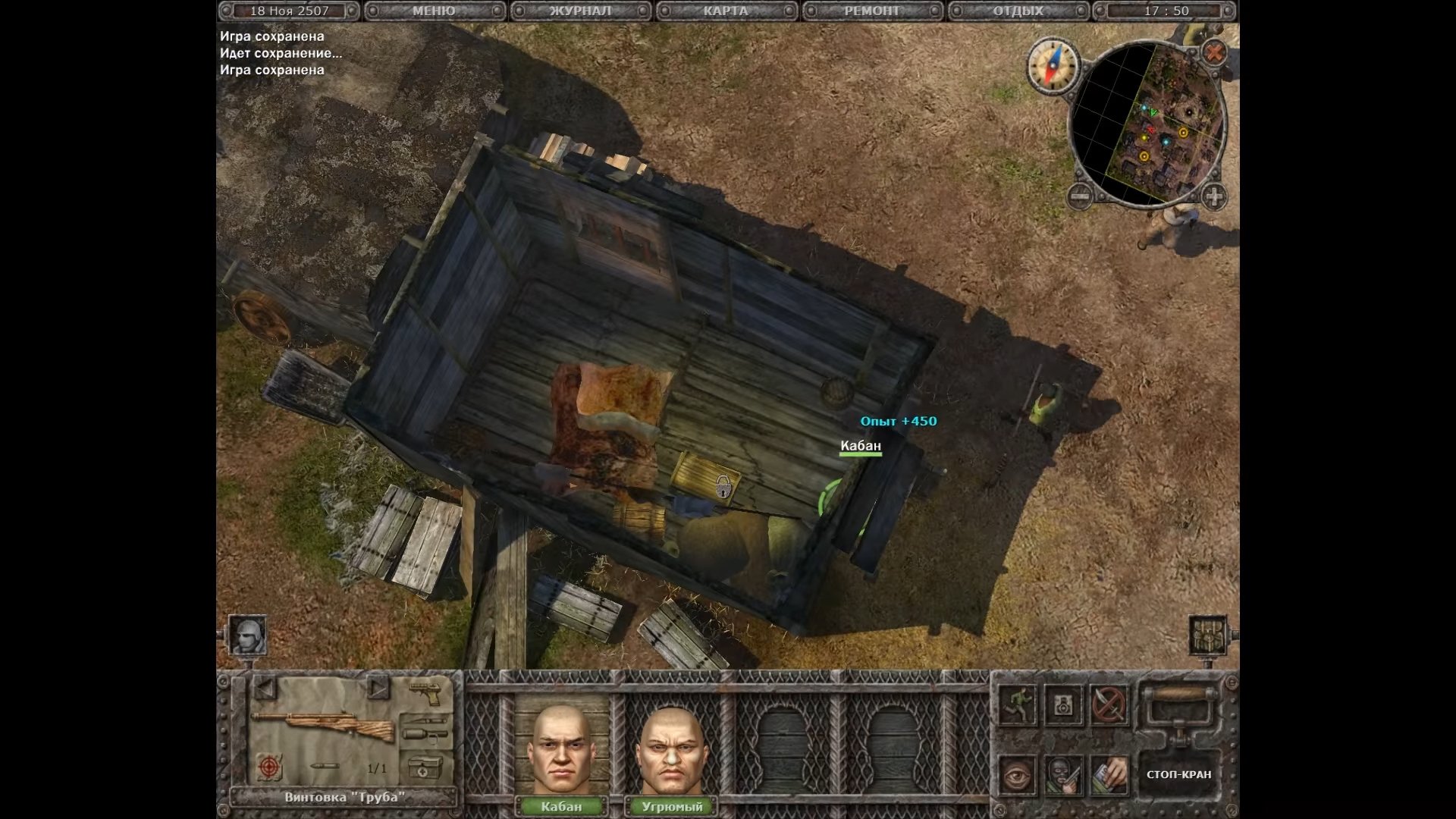
Task: Toggle the running man movement mode
Action: [x=1017, y=704]
